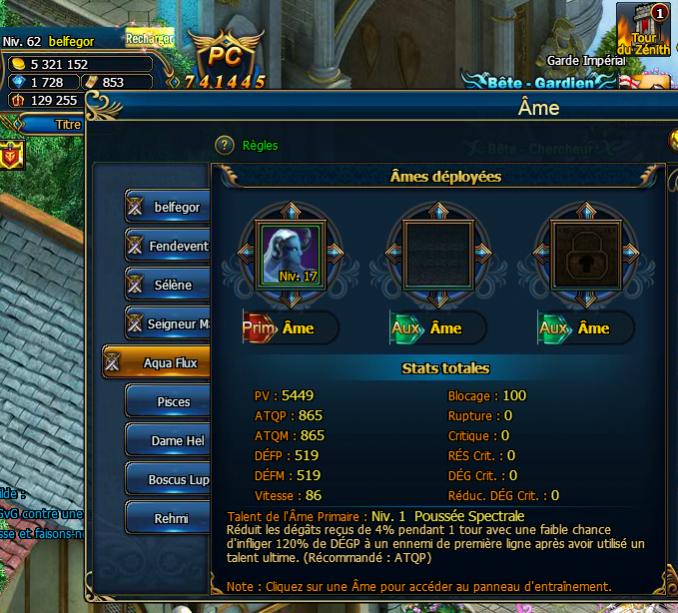
Task: Switch to the Sélène entry
Action: [167, 284]
